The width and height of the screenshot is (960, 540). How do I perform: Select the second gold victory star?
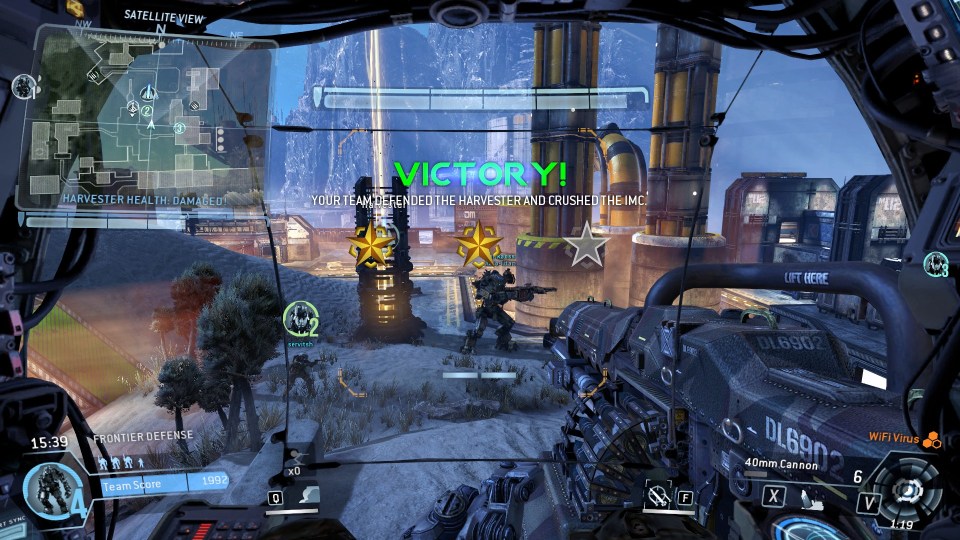pos(480,244)
